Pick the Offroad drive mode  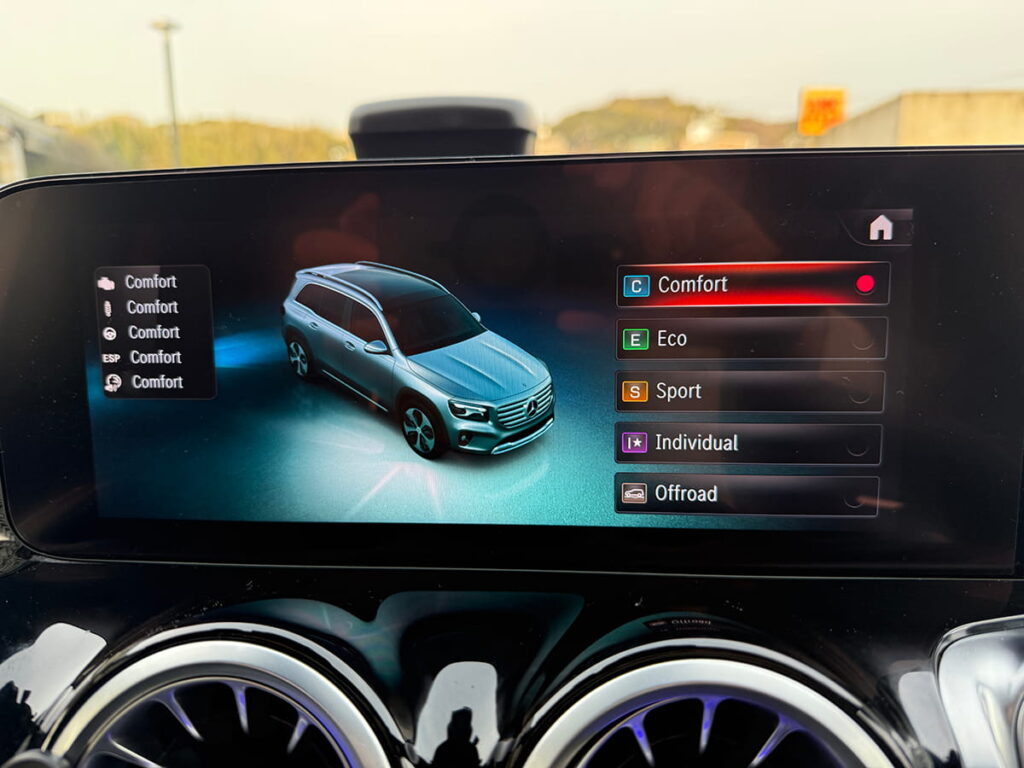pos(746,494)
